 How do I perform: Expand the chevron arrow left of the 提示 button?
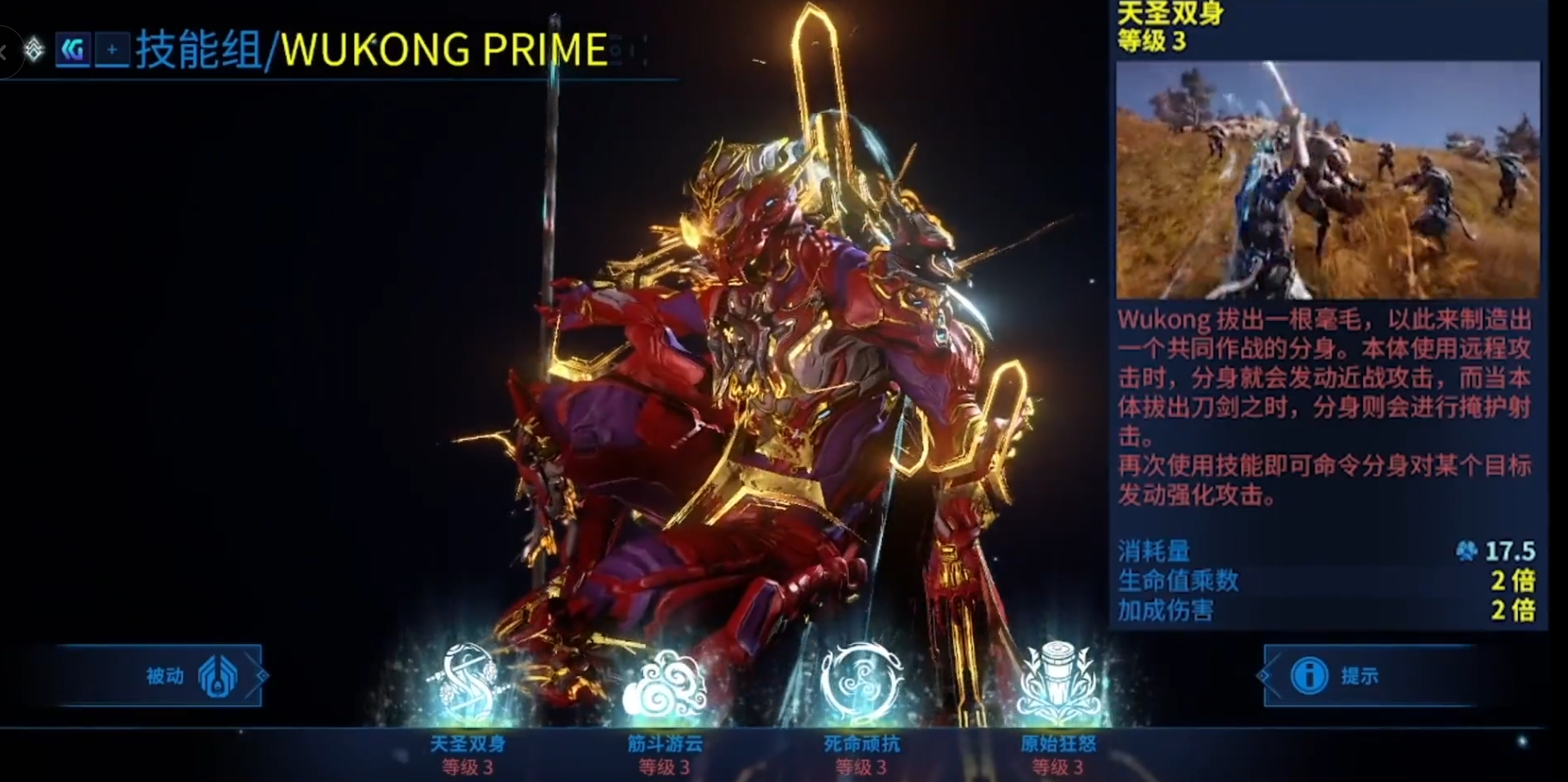[x=1263, y=676]
